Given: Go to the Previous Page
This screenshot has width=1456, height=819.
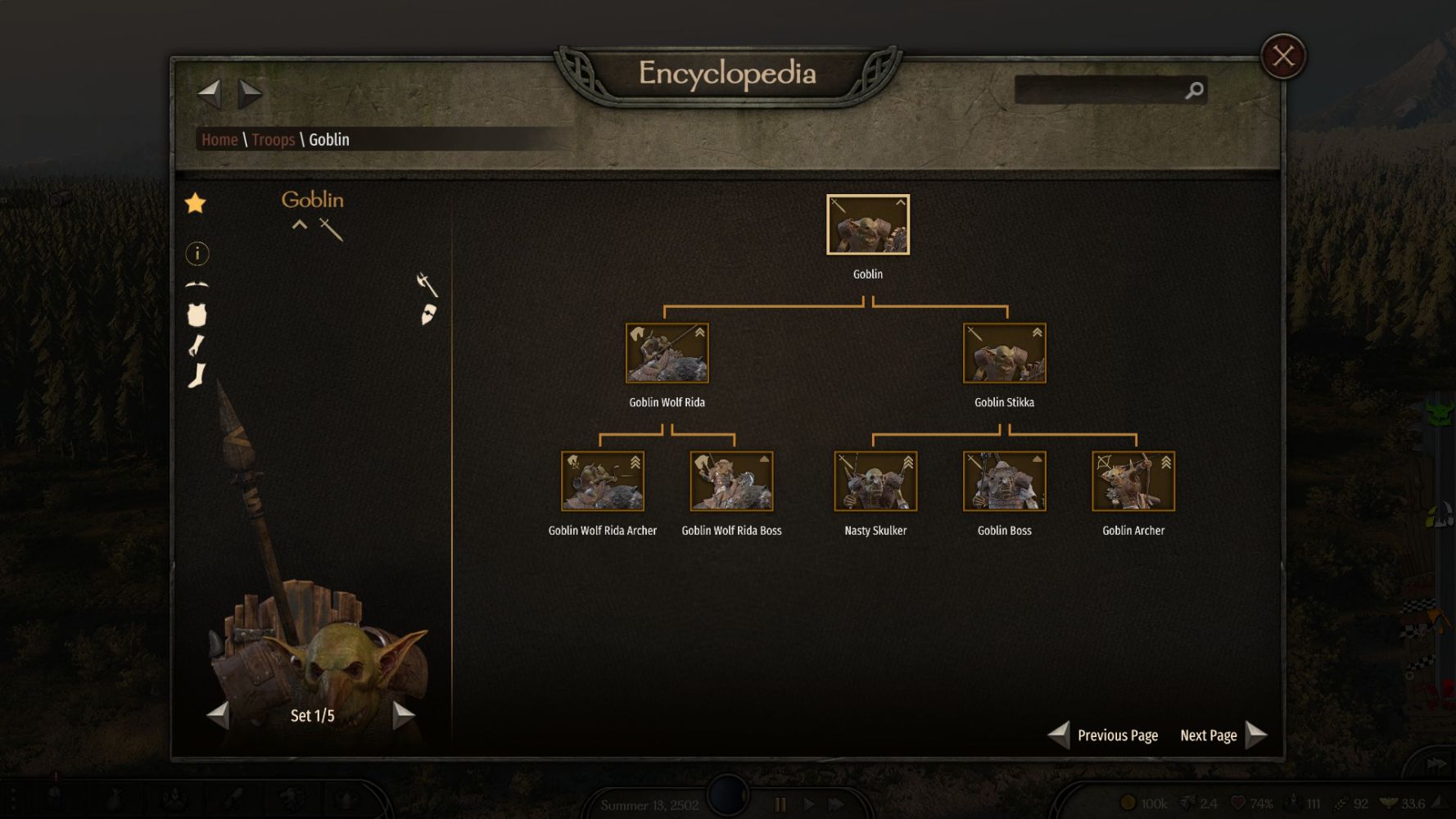Looking at the screenshot, I should tap(1103, 735).
